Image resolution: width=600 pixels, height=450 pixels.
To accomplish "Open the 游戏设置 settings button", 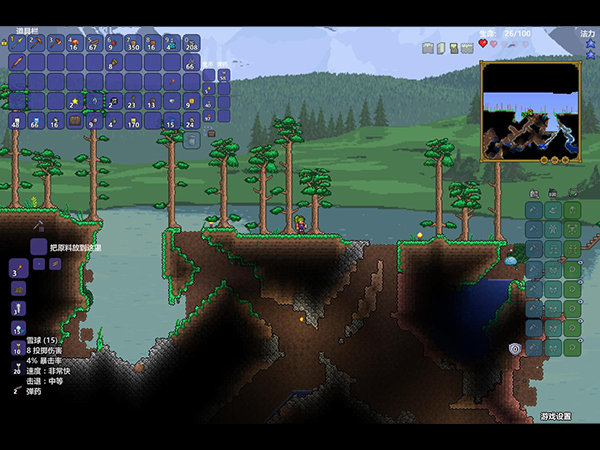I will 556,416.
